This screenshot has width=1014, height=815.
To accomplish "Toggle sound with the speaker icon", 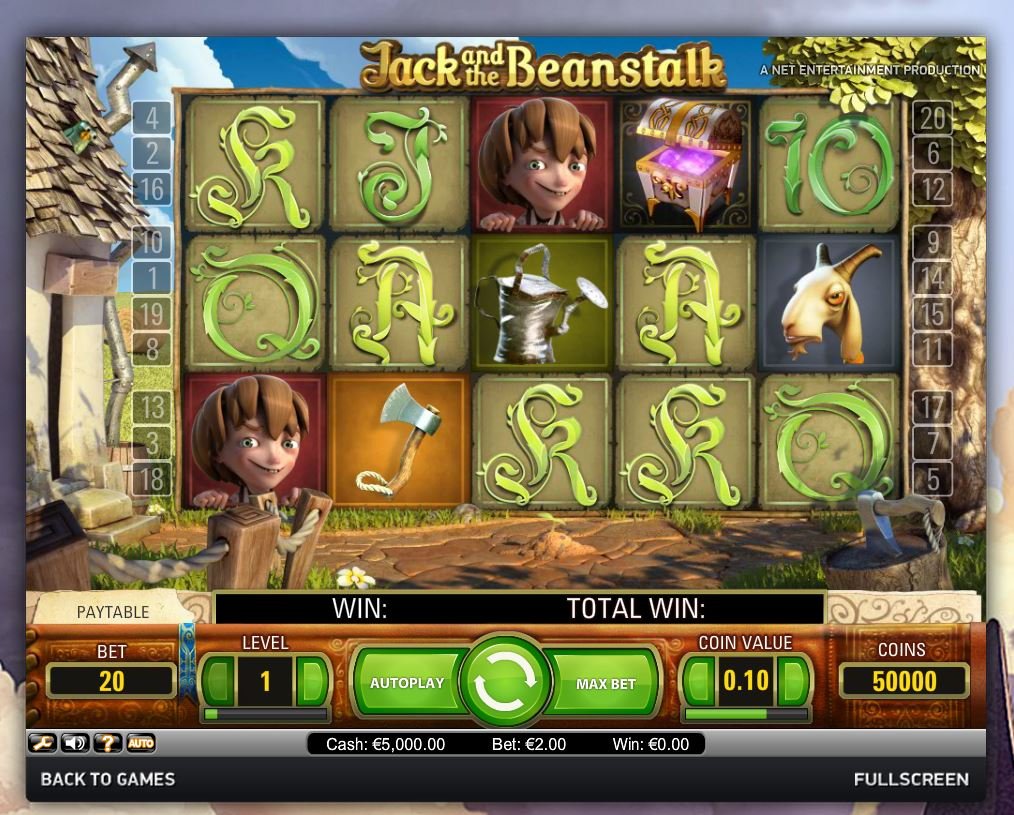I will click(x=75, y=743).
